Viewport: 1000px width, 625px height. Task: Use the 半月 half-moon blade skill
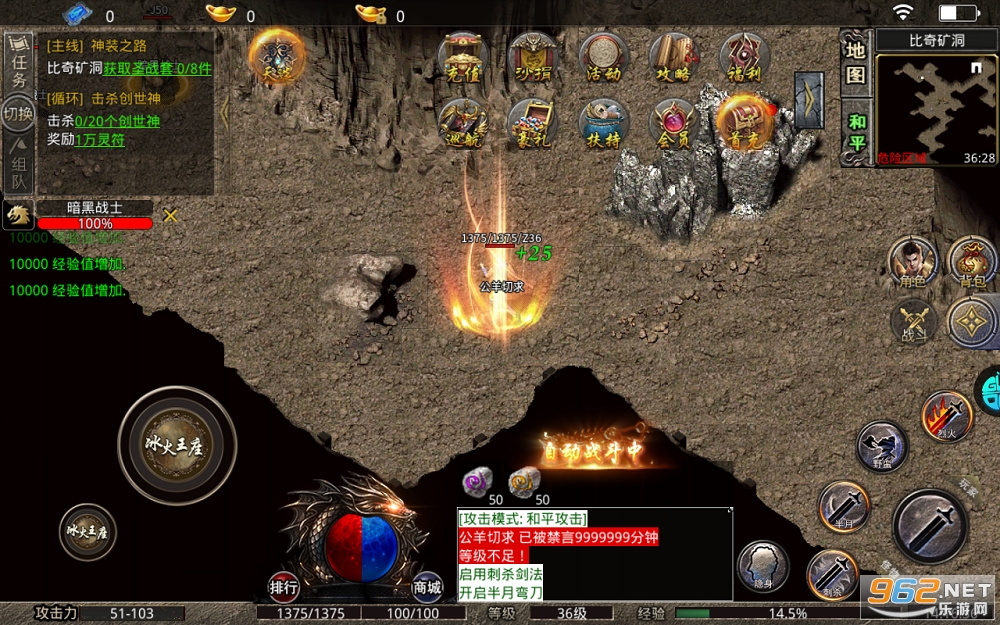pos(842,505)
